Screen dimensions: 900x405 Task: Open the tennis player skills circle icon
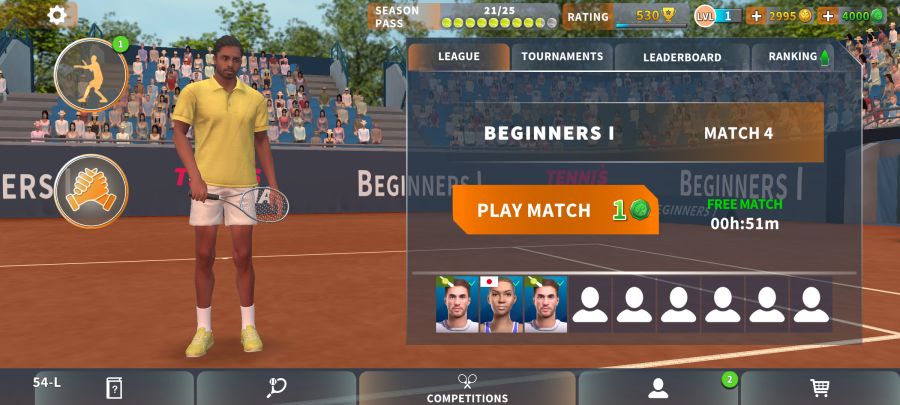(91, 74)
